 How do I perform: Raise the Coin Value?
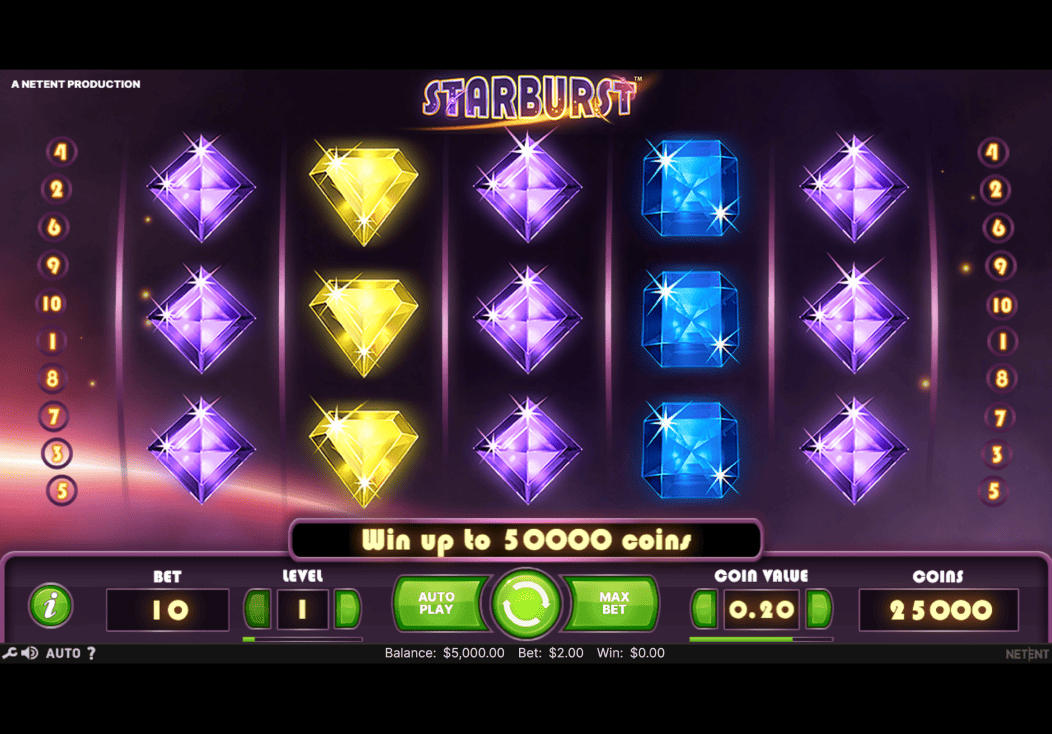[819, 608]
